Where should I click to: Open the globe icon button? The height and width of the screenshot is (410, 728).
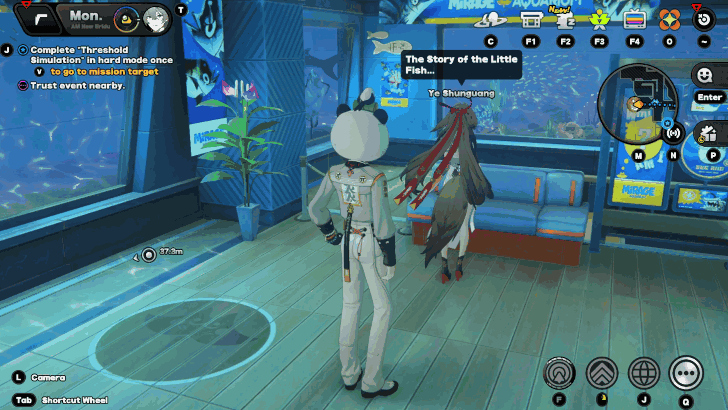point(644,373)
